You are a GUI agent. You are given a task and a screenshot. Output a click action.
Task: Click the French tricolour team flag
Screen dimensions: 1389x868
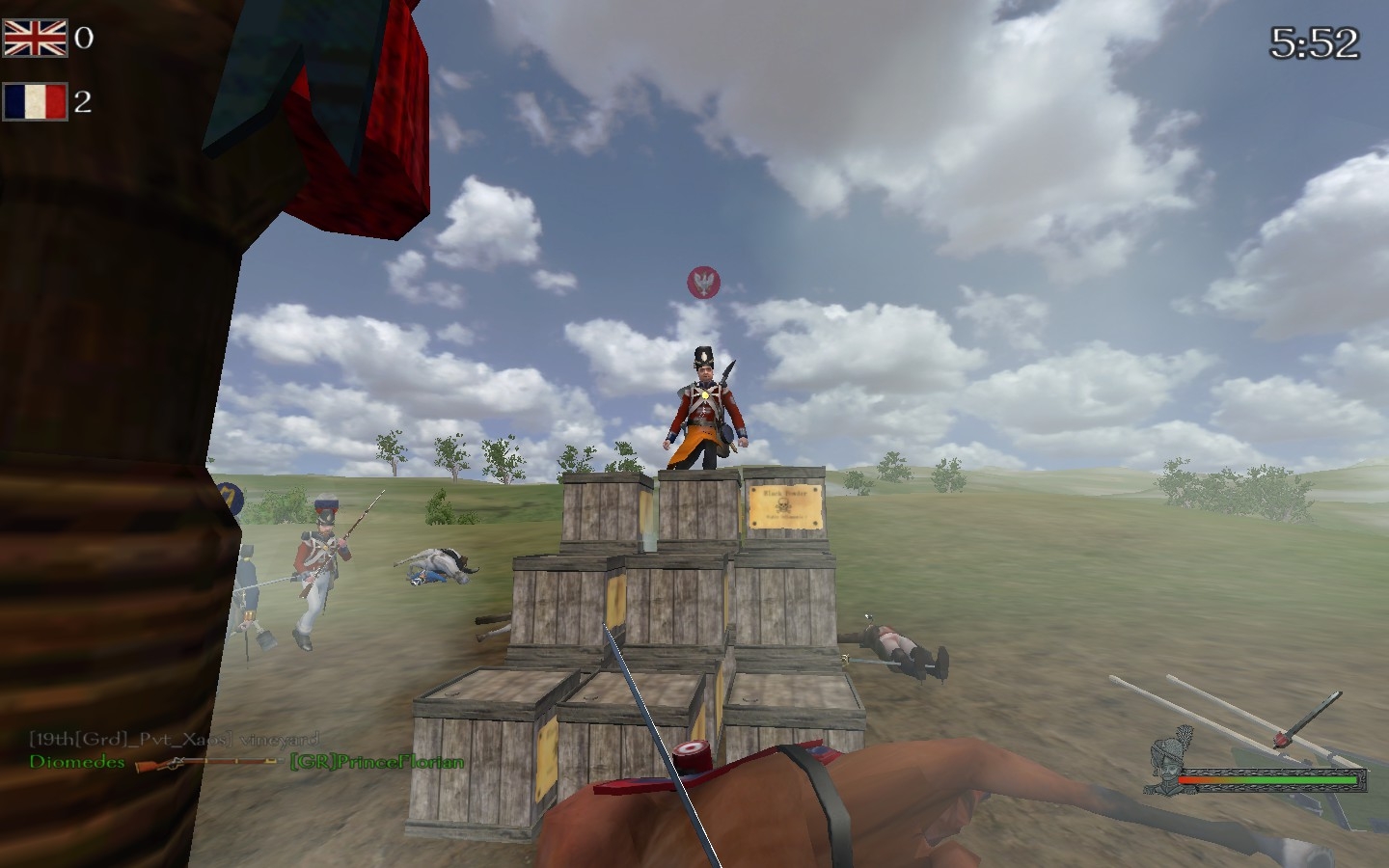pyautogui.click(x=35, y=101)
